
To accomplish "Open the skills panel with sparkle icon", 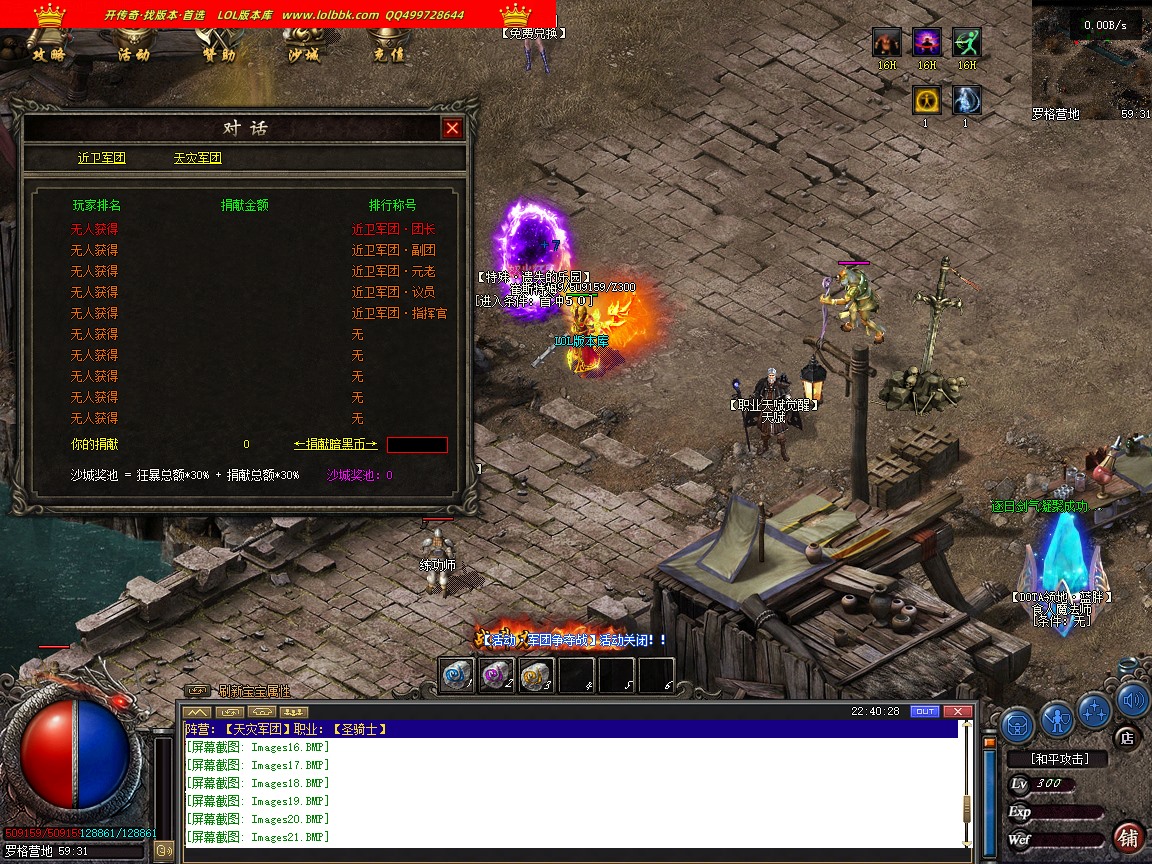I will [x=1095, y=710].
